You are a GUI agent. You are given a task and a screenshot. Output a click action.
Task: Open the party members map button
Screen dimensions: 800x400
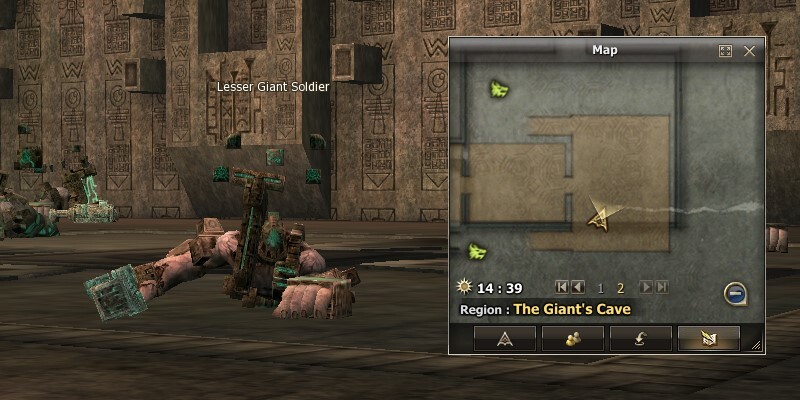click(x=572, y=338)
